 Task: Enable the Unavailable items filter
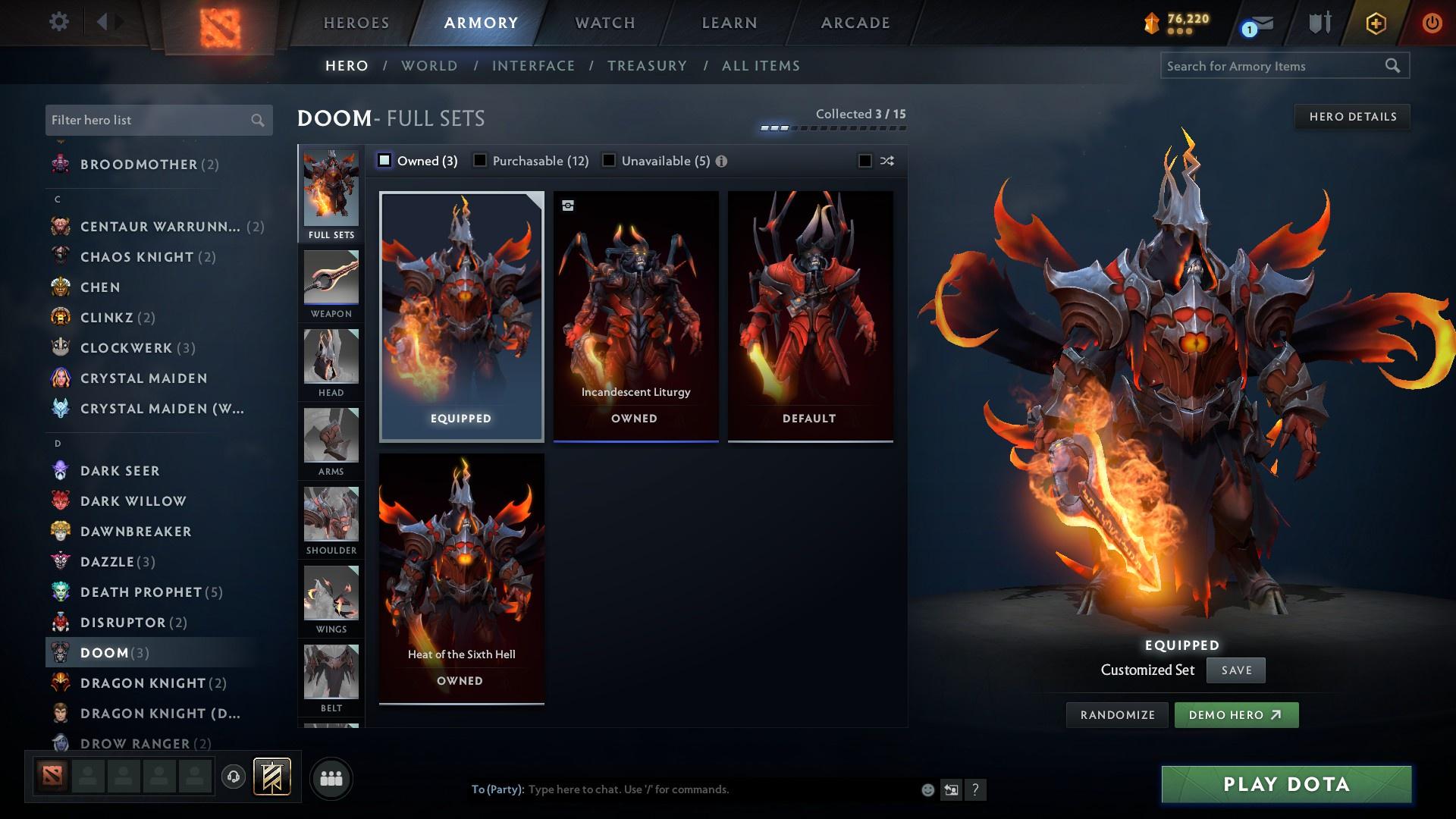(609, 161)
